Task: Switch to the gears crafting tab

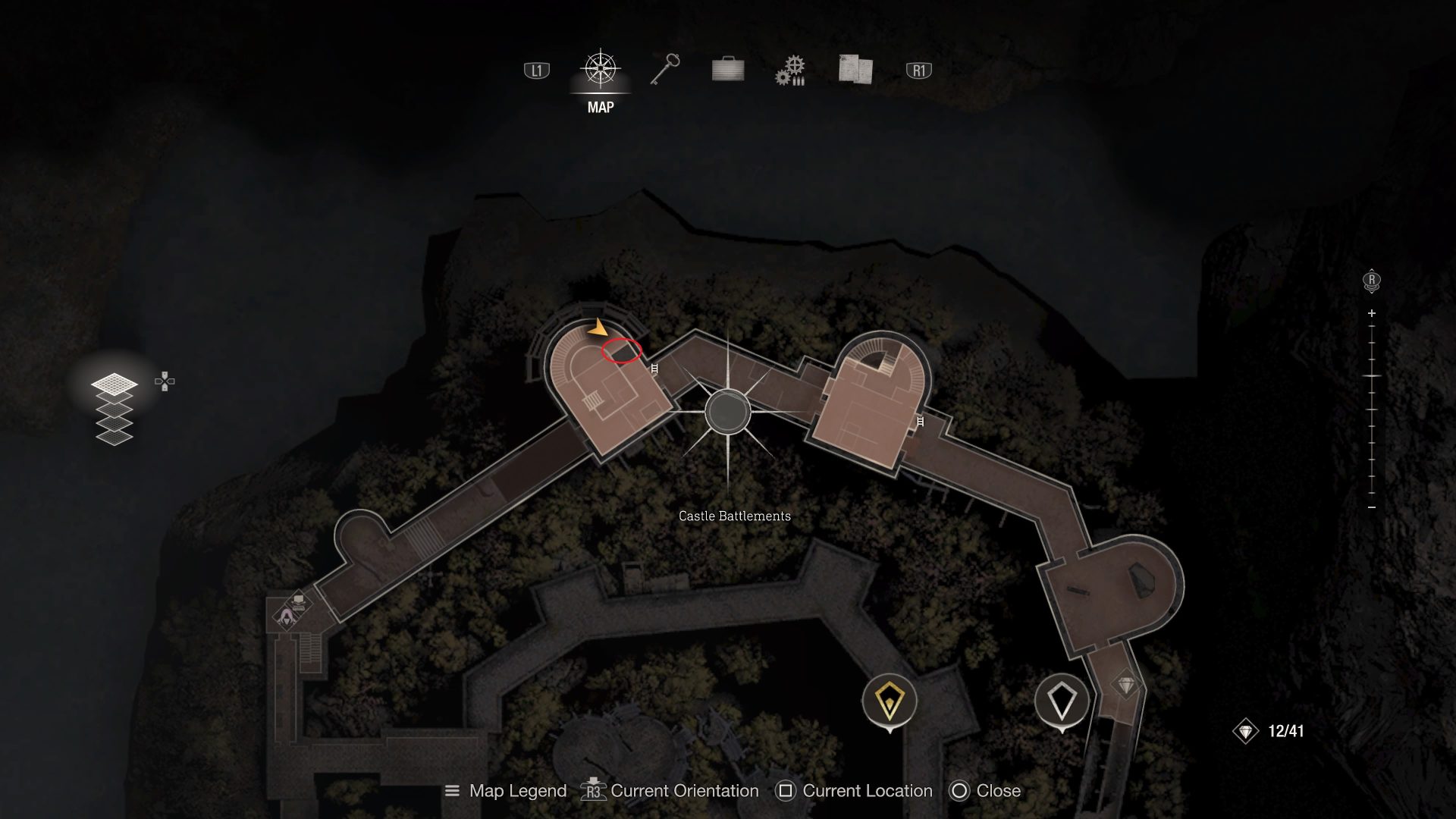Action: (x=790, y=71)
